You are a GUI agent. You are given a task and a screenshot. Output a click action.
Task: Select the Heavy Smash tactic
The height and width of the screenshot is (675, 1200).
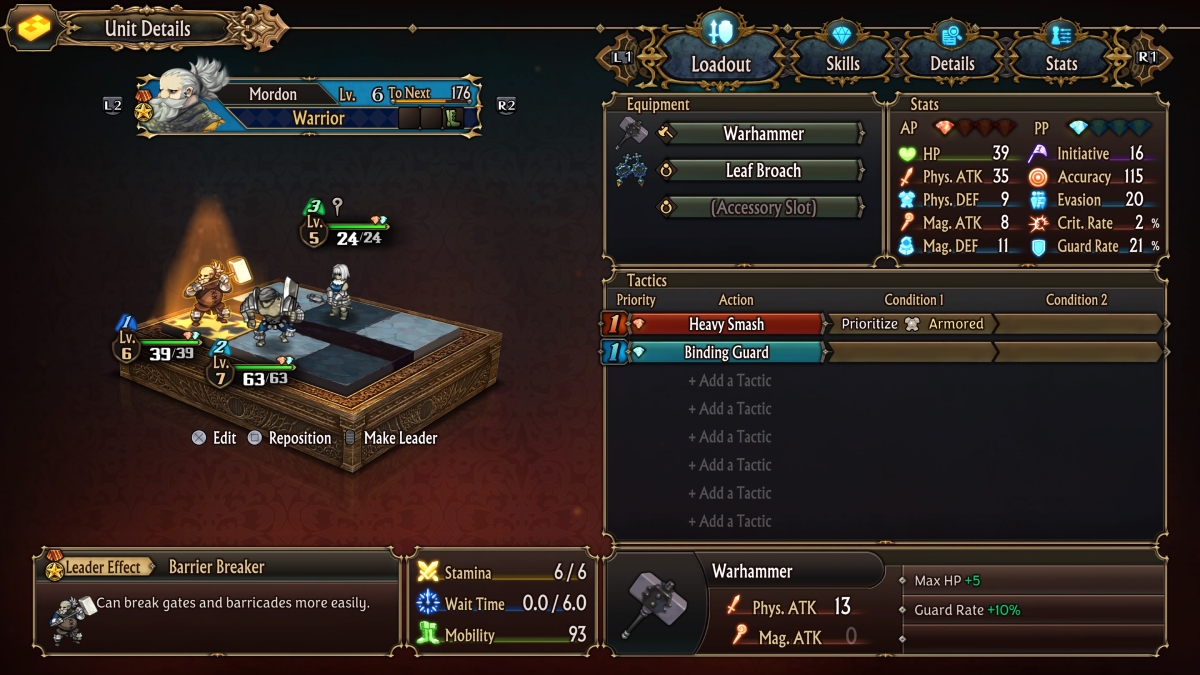[x=725, y=324]
